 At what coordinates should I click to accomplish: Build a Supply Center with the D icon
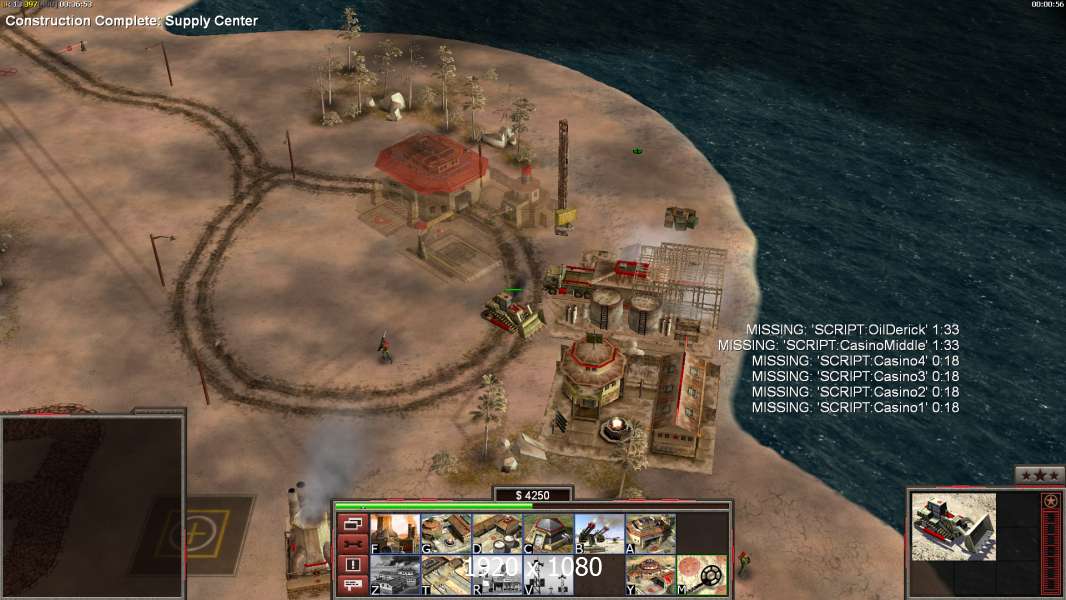497,534
